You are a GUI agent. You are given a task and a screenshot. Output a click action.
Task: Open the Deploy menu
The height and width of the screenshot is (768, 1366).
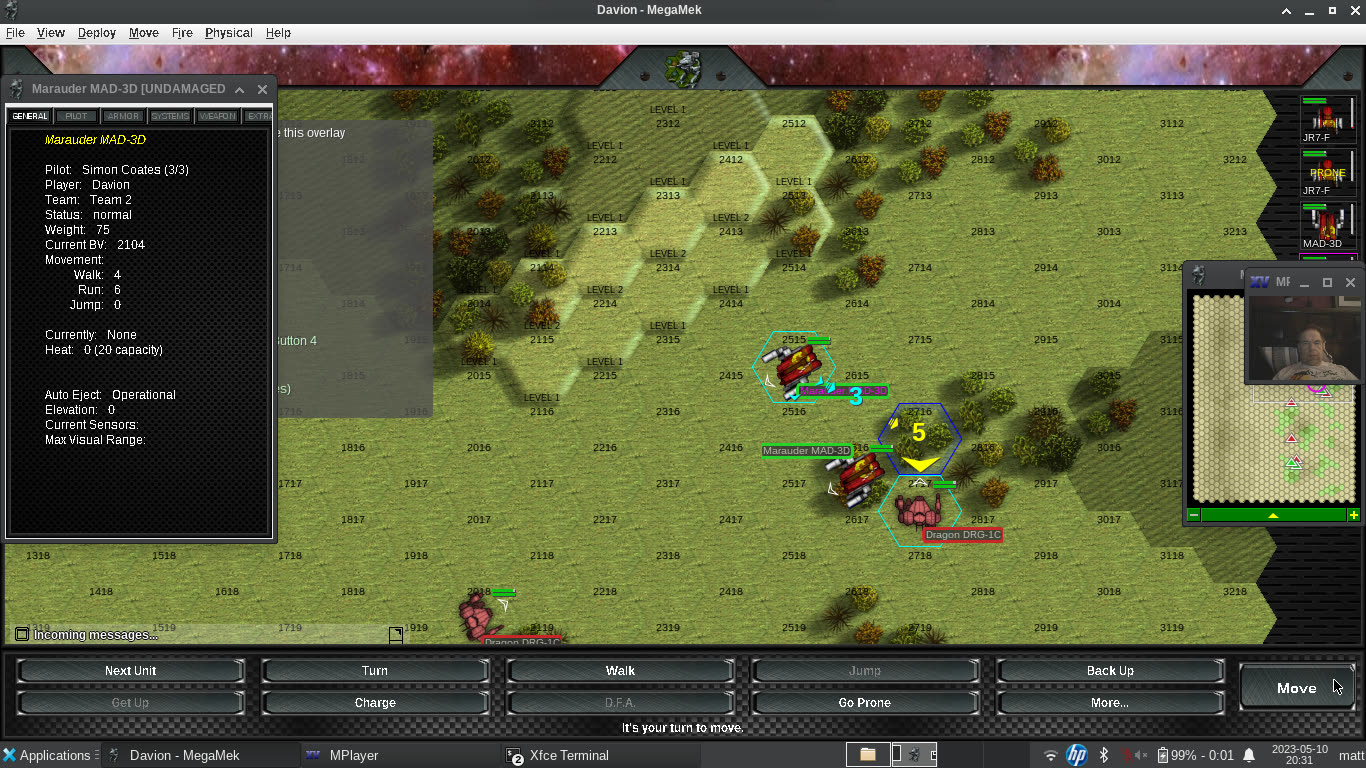coord(96,32)
